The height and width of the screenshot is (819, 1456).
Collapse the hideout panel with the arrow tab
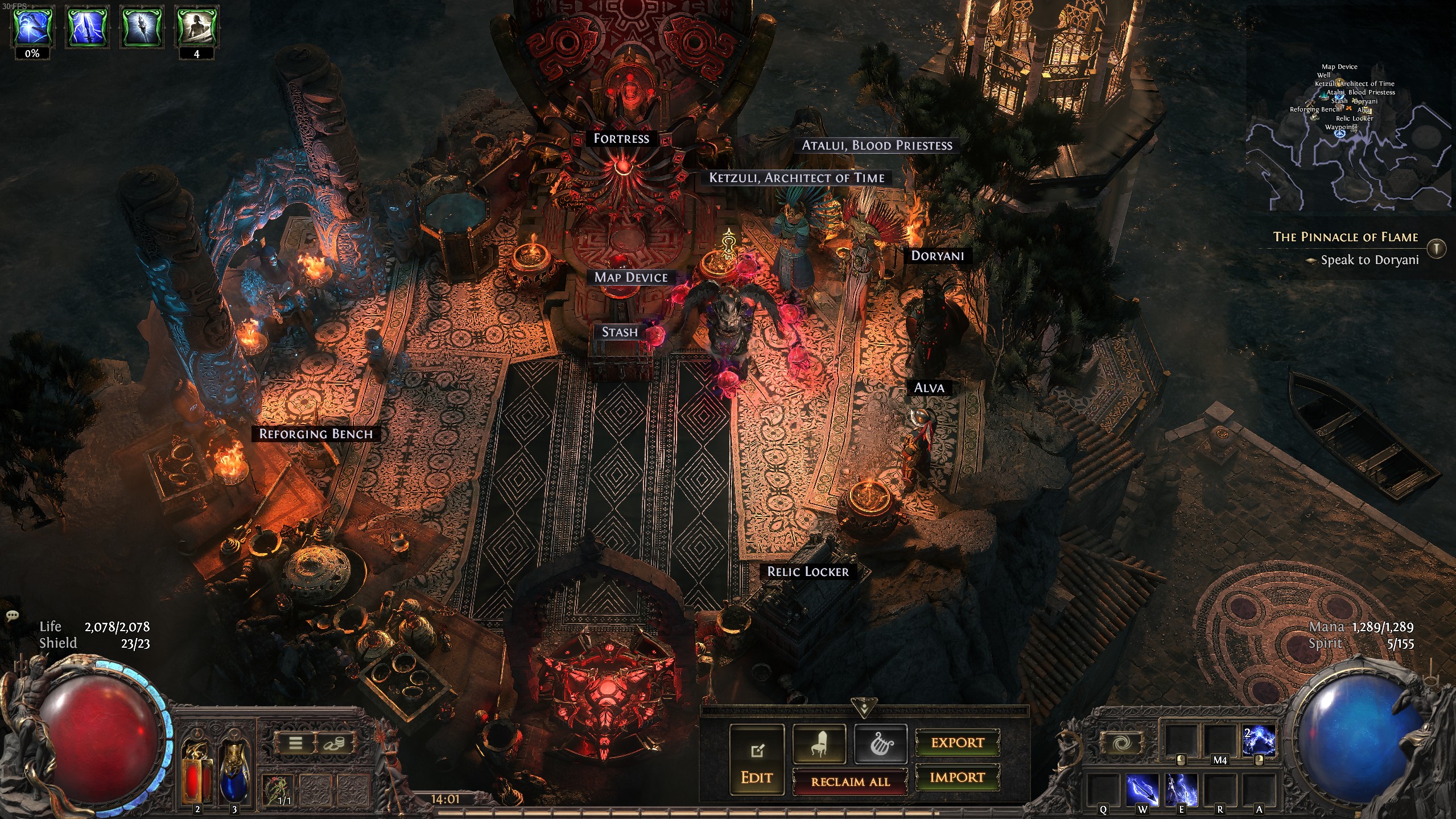(x=864, y=708)
